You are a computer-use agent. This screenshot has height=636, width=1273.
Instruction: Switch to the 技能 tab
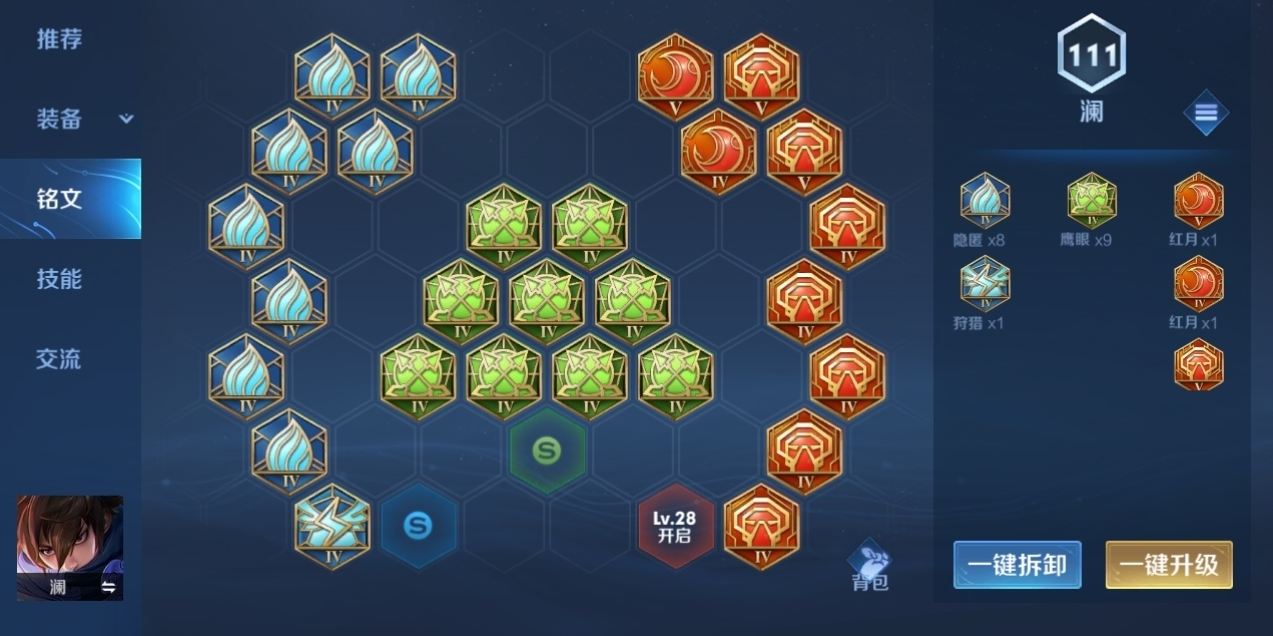click(x=59, y=279)
